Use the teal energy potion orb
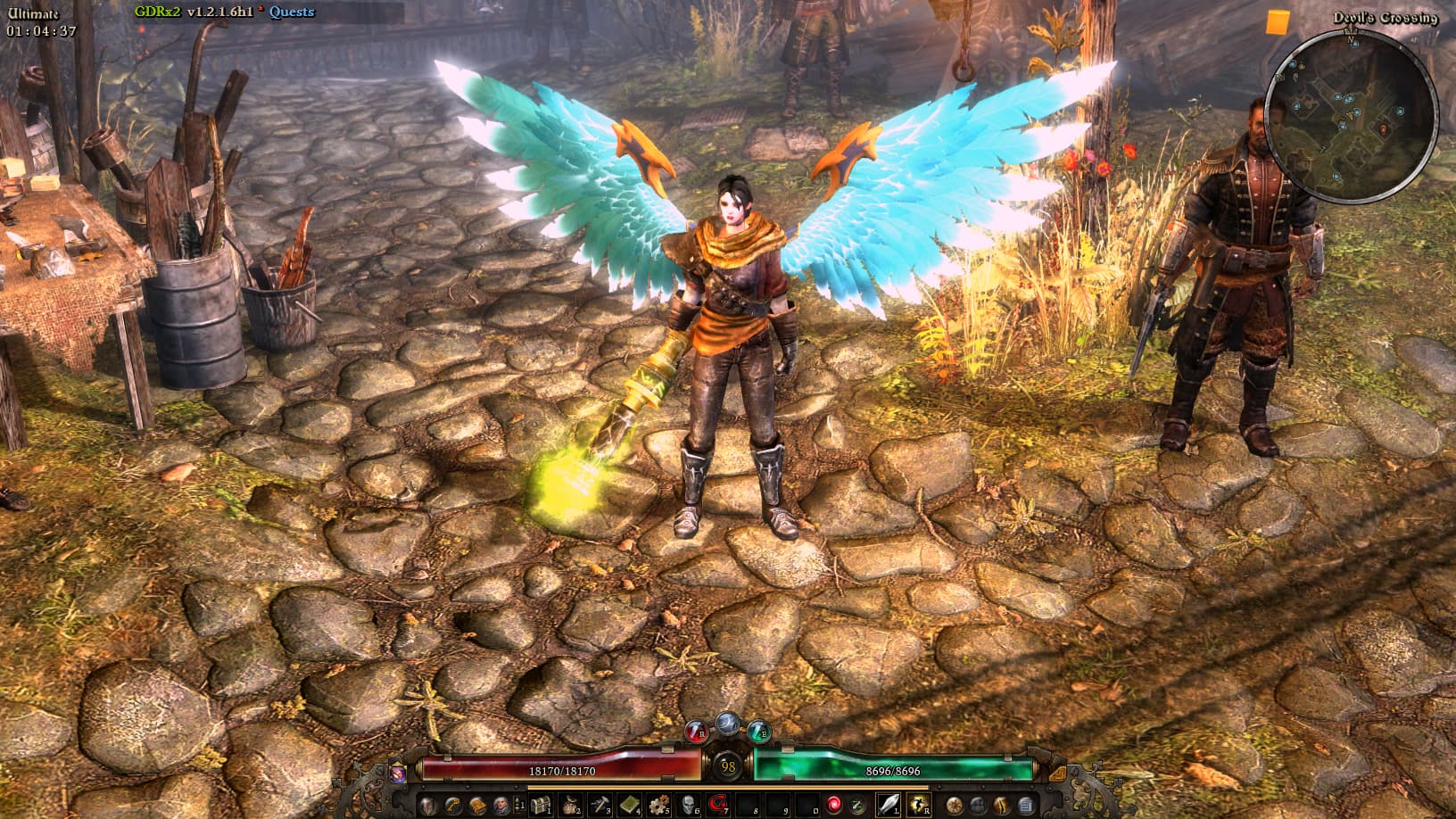 [757, 733]
